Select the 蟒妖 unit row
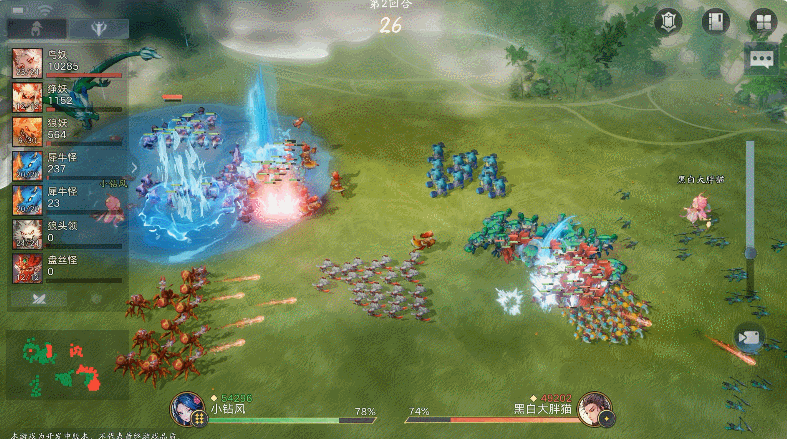The width and height of the screenshot is (787, 439). (x=66, y=97)
